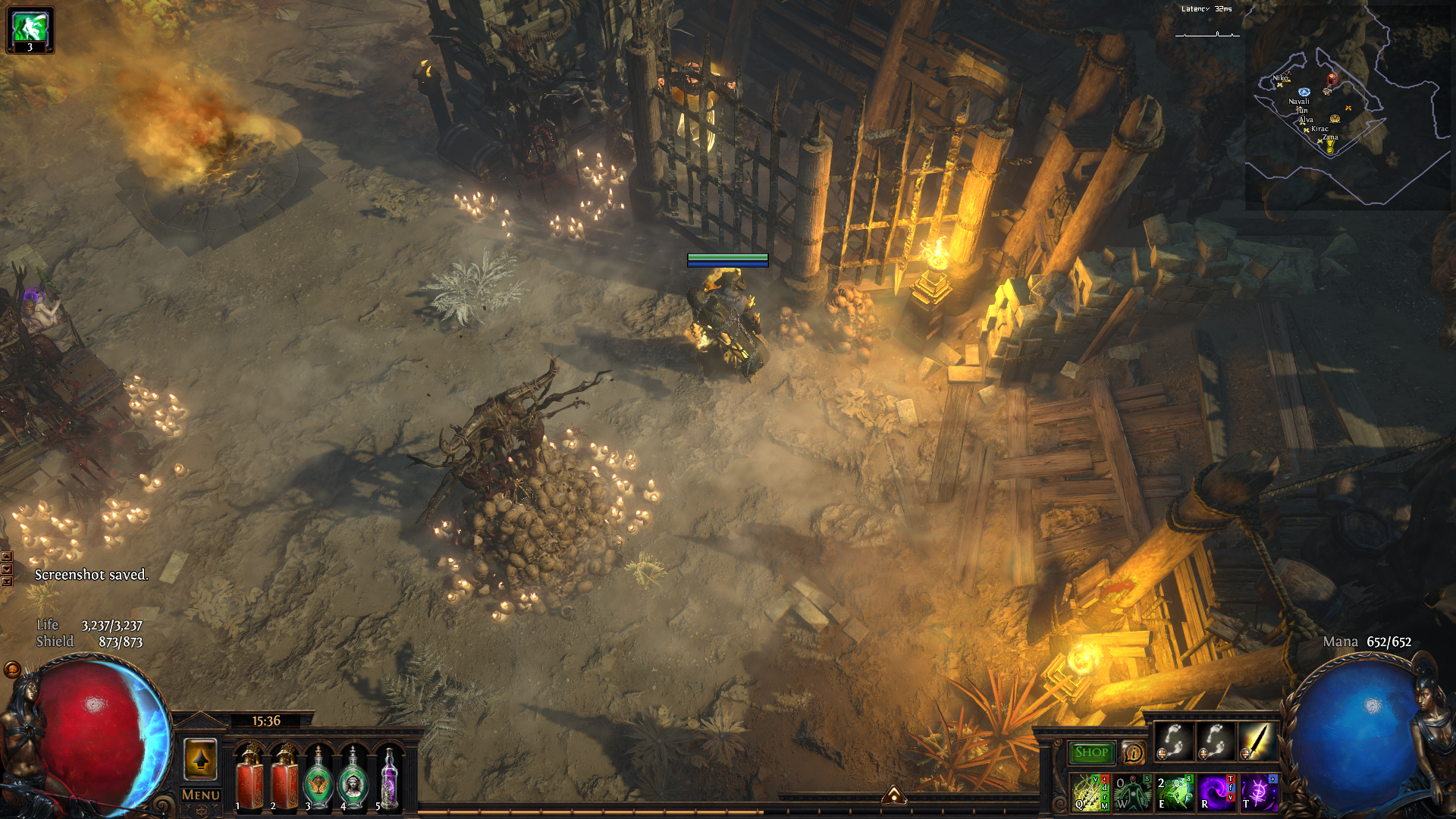The image size is (1456, 819).
Task: Activate the purple vortex skill on R
Action: 1216,792
